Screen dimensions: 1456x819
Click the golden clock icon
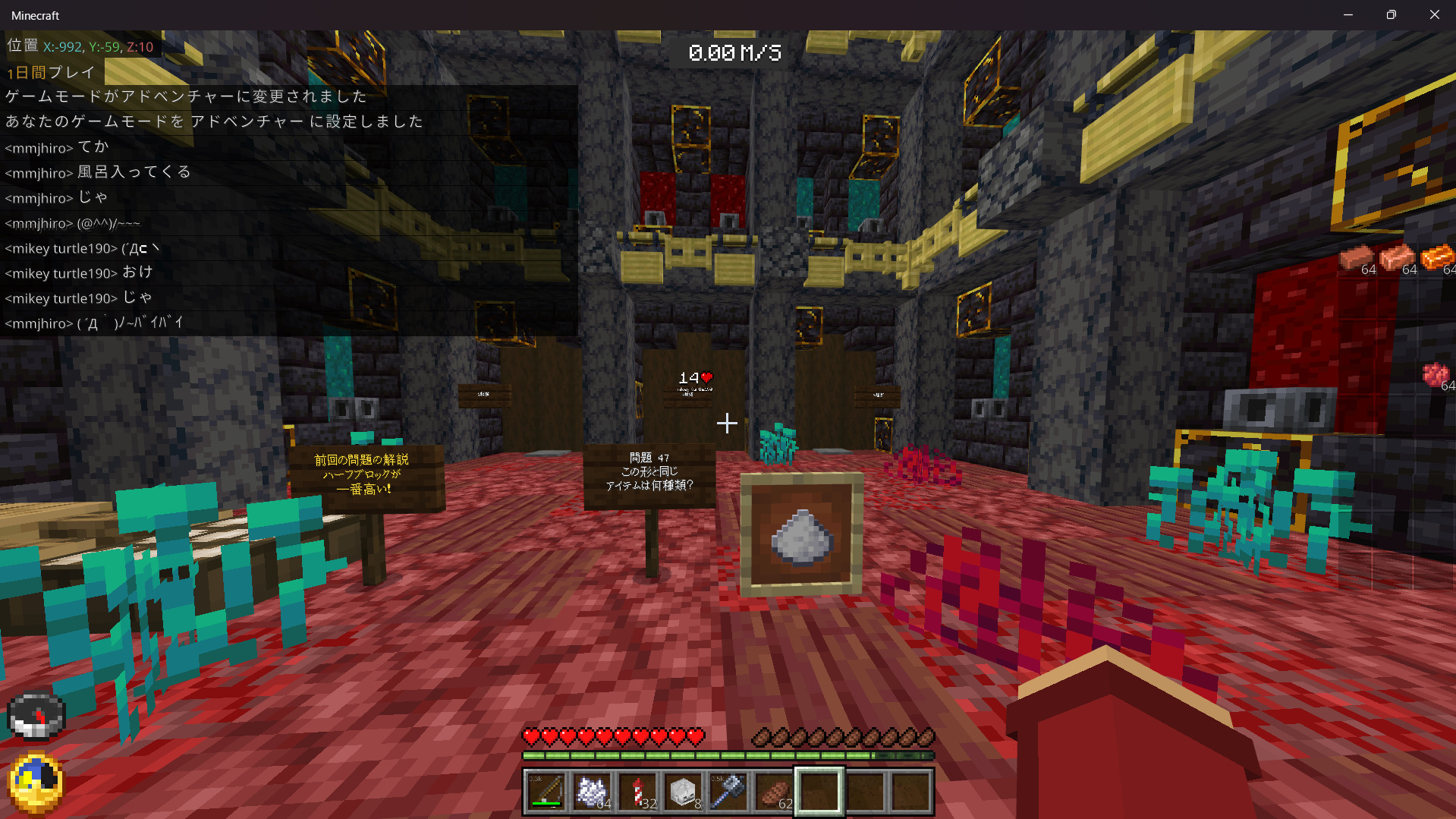click(x=36, y=782)
